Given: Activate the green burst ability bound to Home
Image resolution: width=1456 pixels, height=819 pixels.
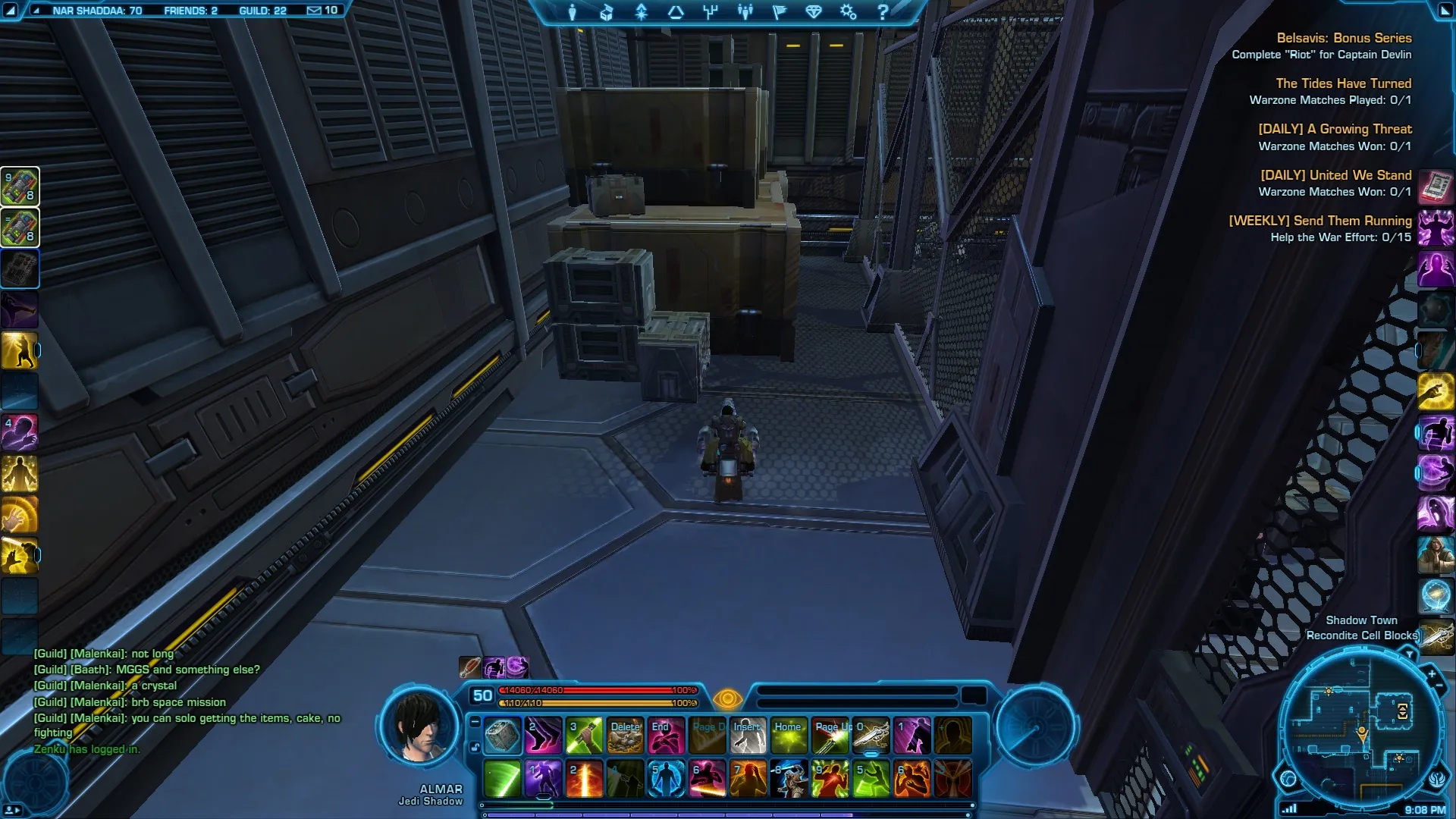Looking at the screenshot, I should (x=789, y=736).
